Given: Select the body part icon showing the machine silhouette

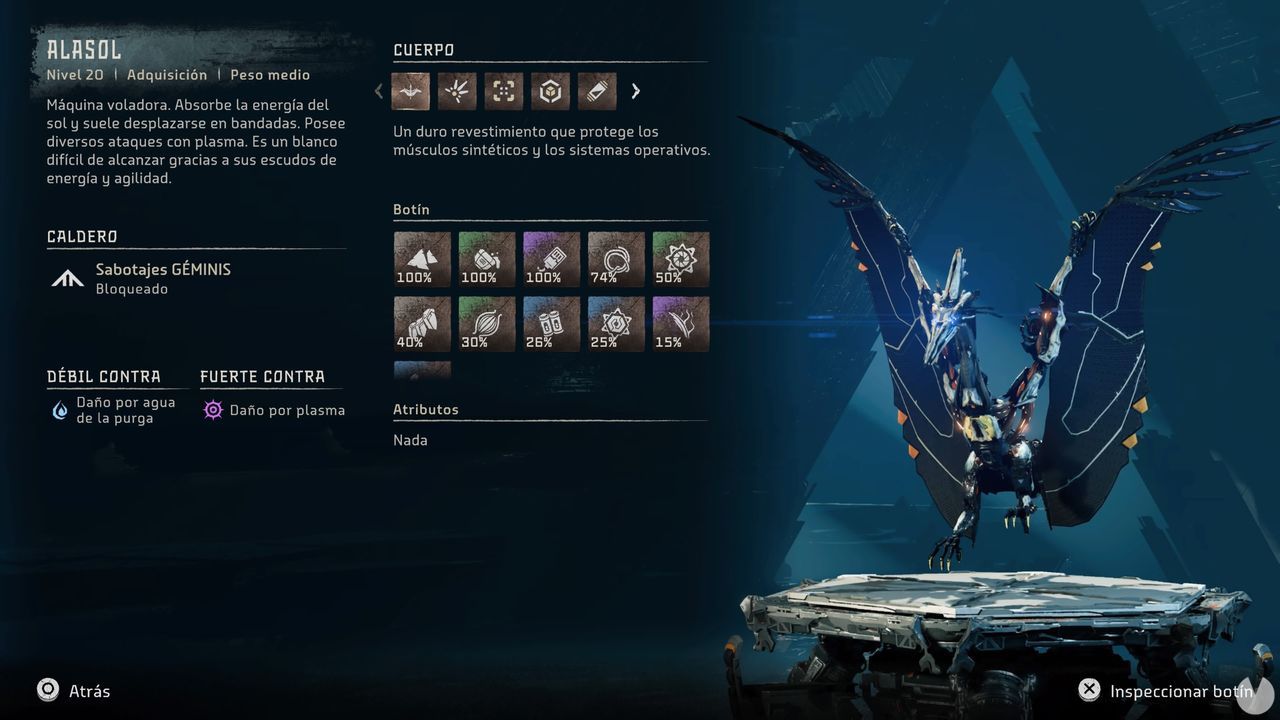Looking at the screenshot, I should coord(411,91).
